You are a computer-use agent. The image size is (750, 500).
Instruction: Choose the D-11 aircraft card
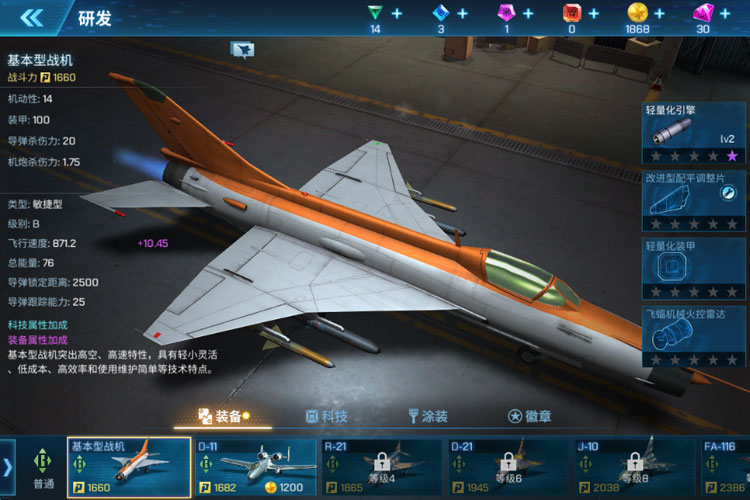pos(255,467)
